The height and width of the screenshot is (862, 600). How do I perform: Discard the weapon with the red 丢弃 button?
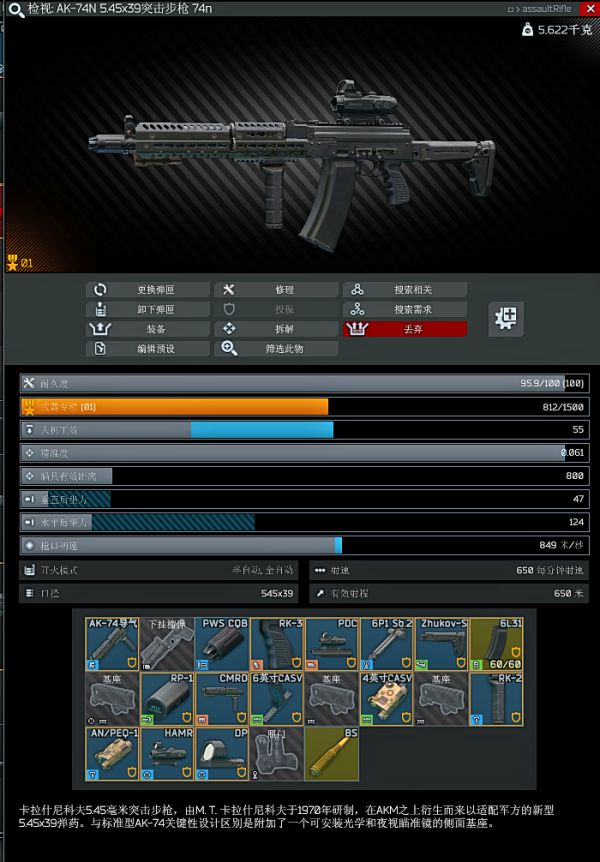coord(404,329)
